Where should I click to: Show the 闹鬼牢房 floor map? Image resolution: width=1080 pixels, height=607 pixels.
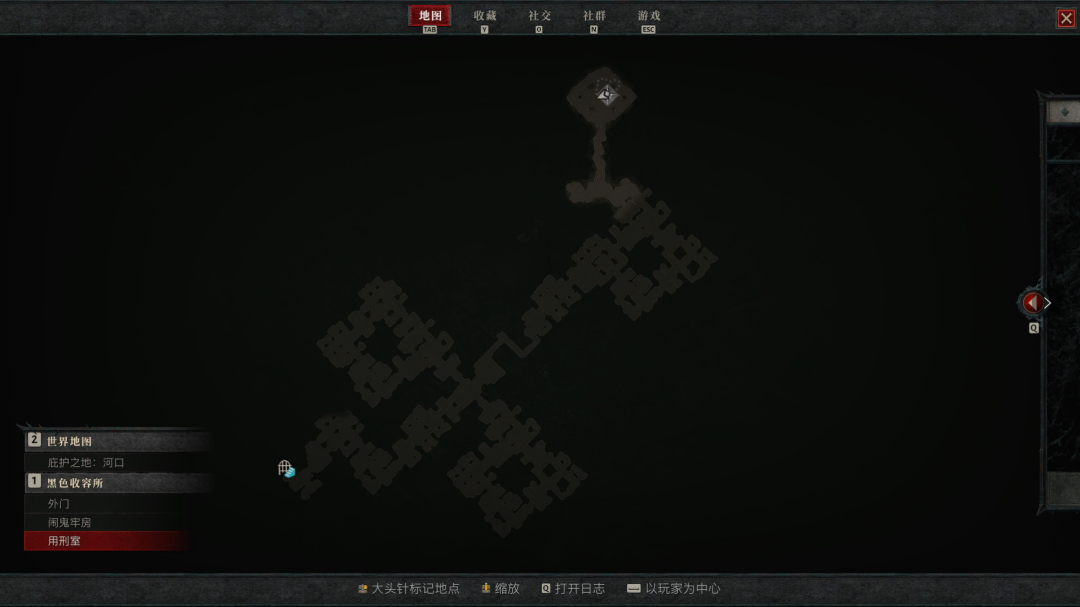coord(70,522)
